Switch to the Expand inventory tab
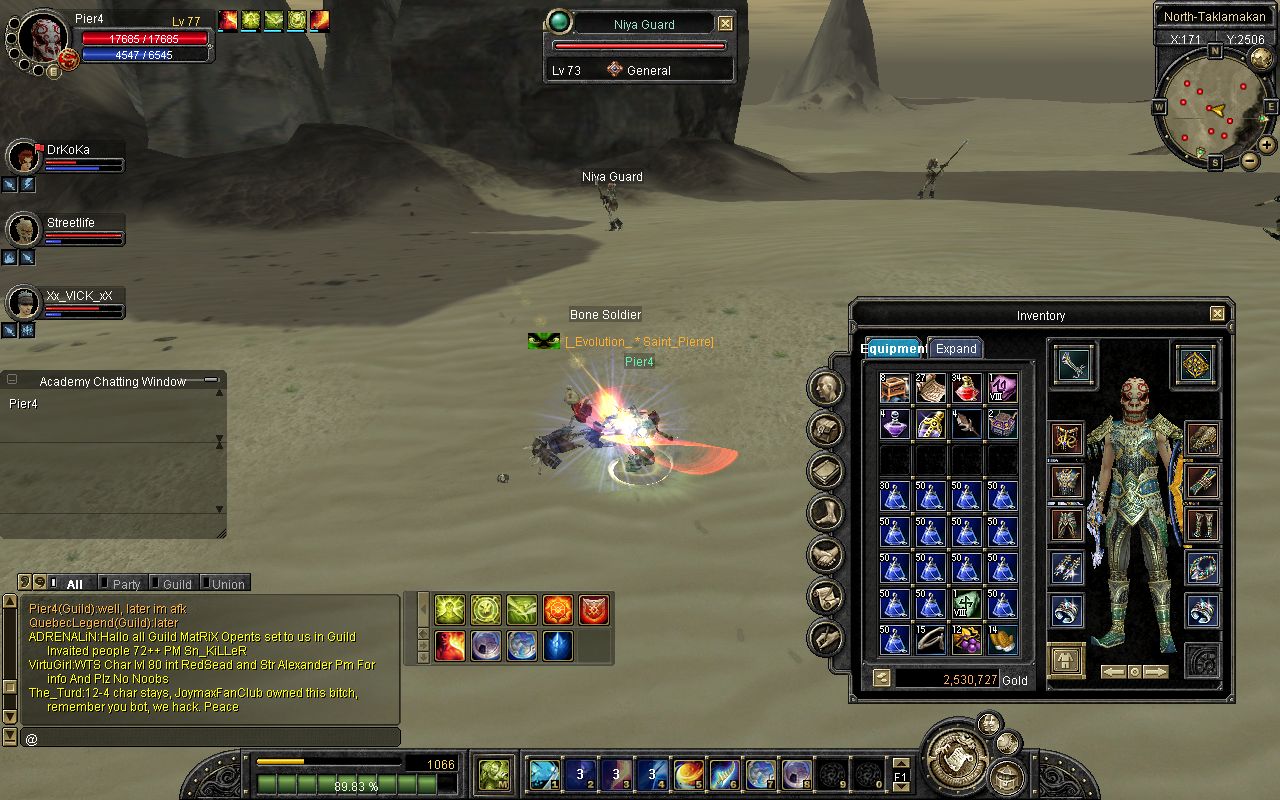Viewport: 1280px width, 800px height. [955, 349]
